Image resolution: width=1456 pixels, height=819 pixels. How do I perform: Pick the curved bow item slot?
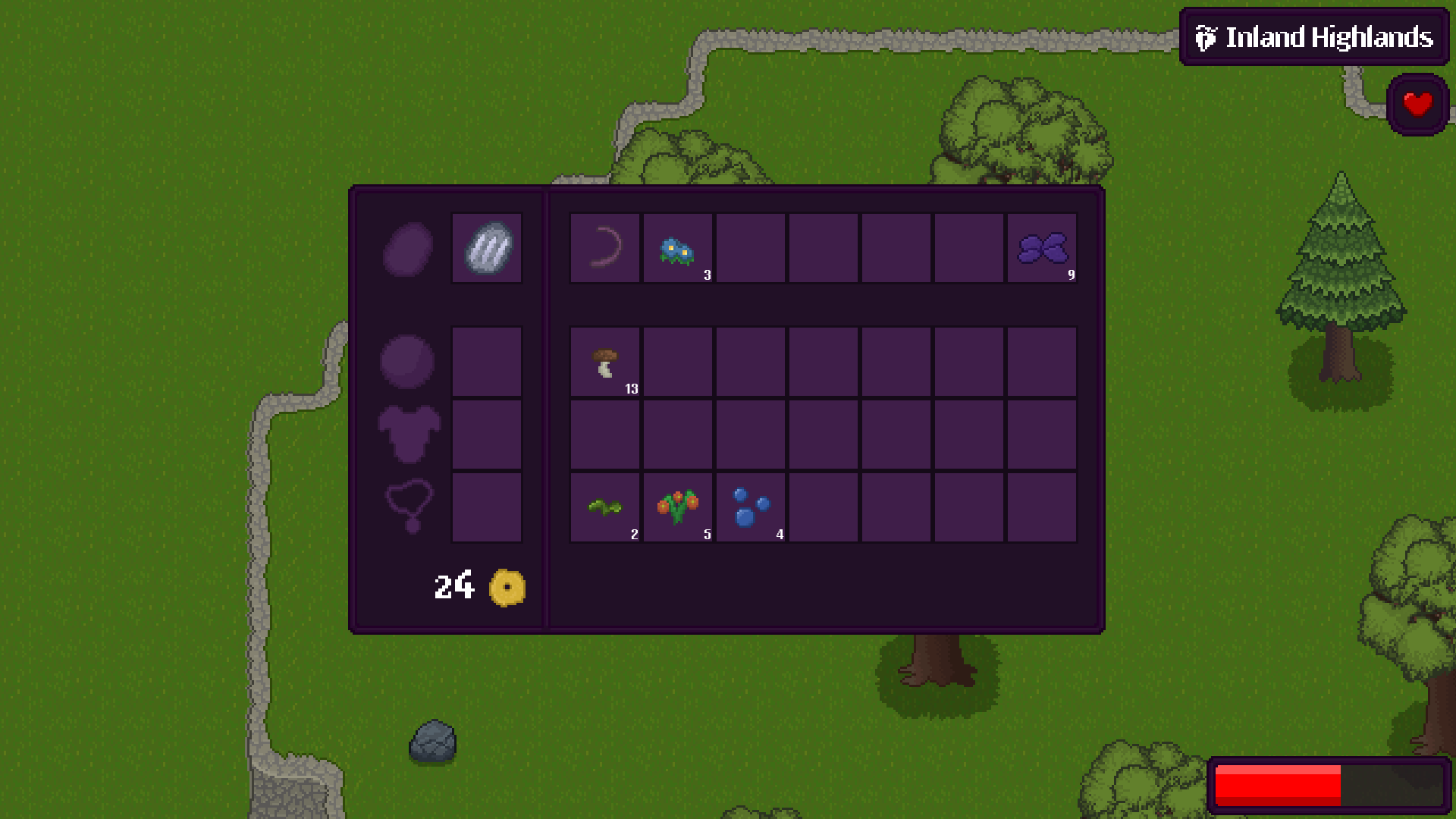click(x=605, y=248)
